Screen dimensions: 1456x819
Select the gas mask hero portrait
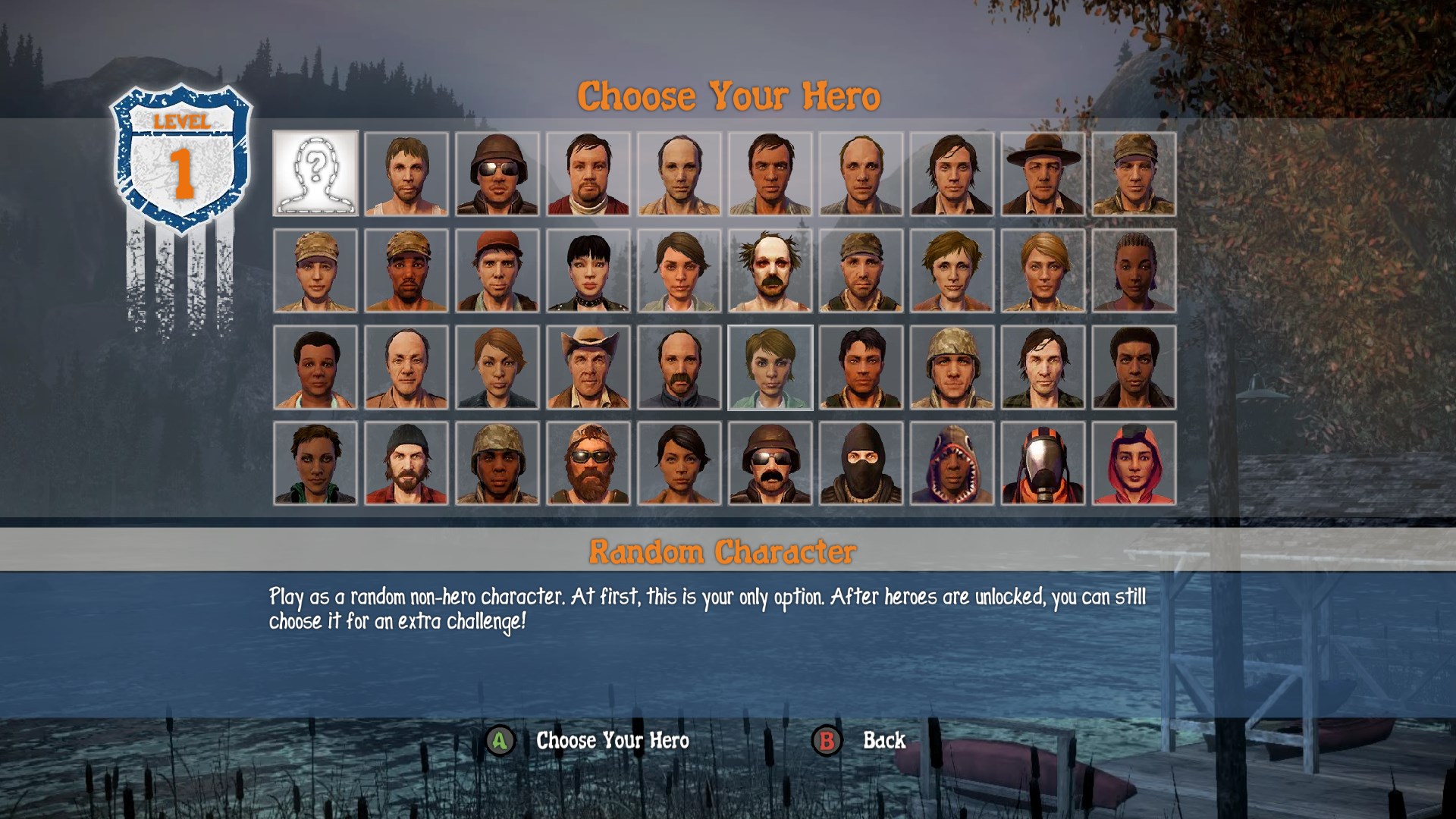coord(1043,463)
